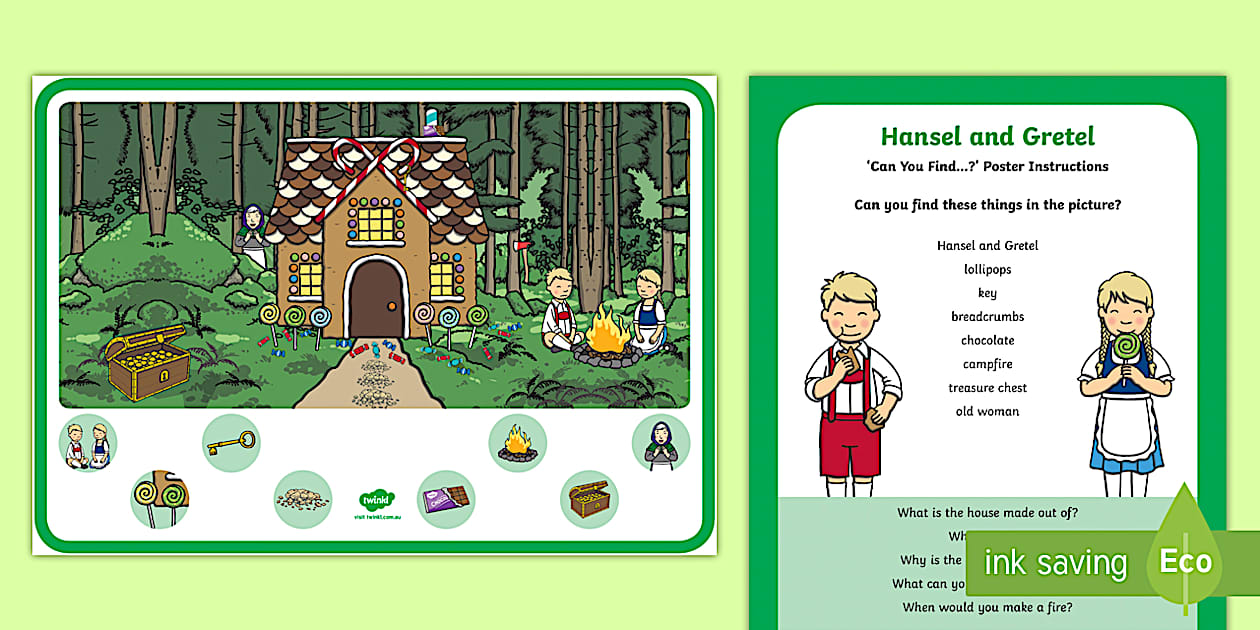Open the twinkl logo link
The image size is (1260, 630).
(375, 502)
